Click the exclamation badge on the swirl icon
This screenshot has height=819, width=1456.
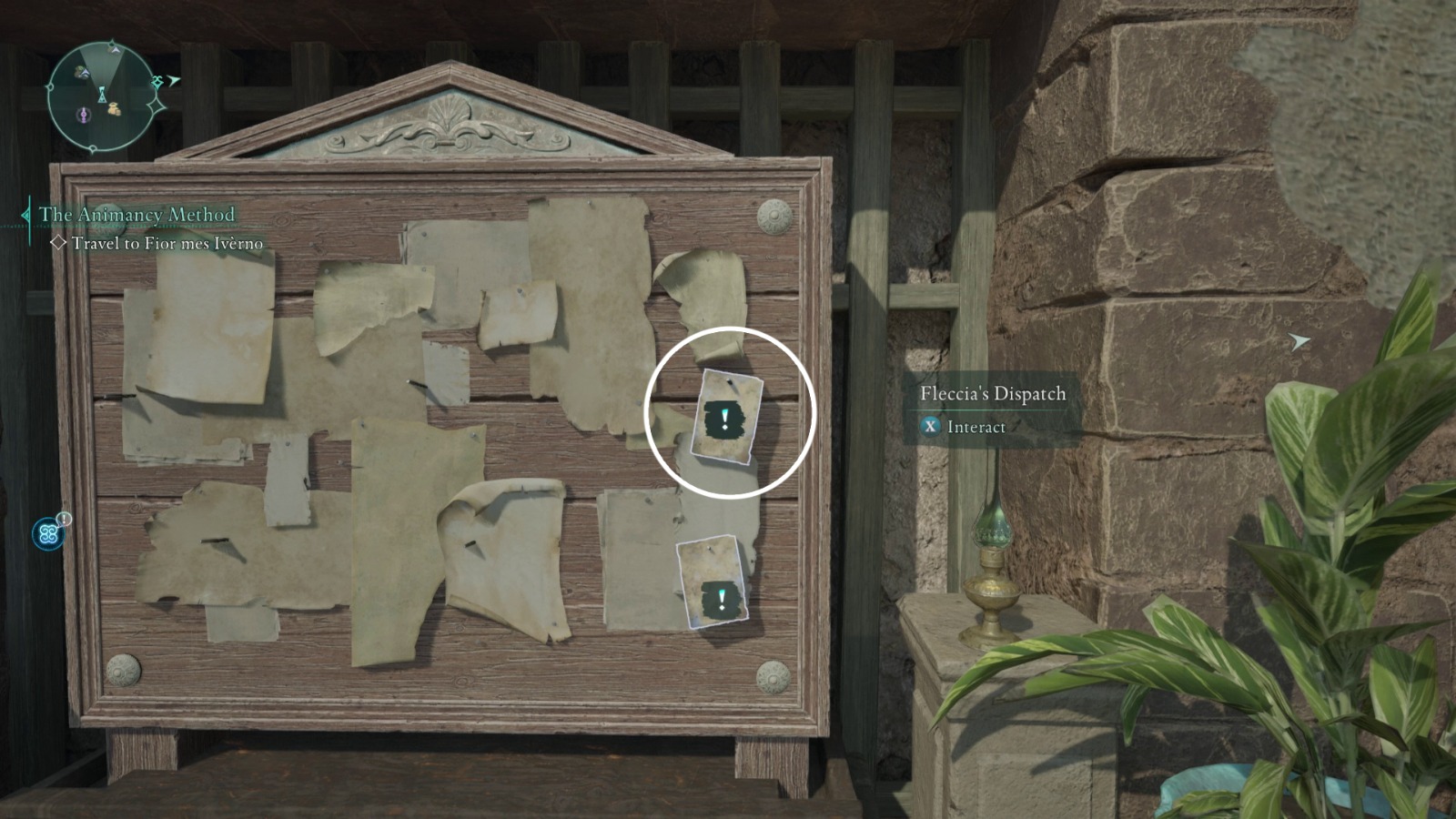[63, 520]
